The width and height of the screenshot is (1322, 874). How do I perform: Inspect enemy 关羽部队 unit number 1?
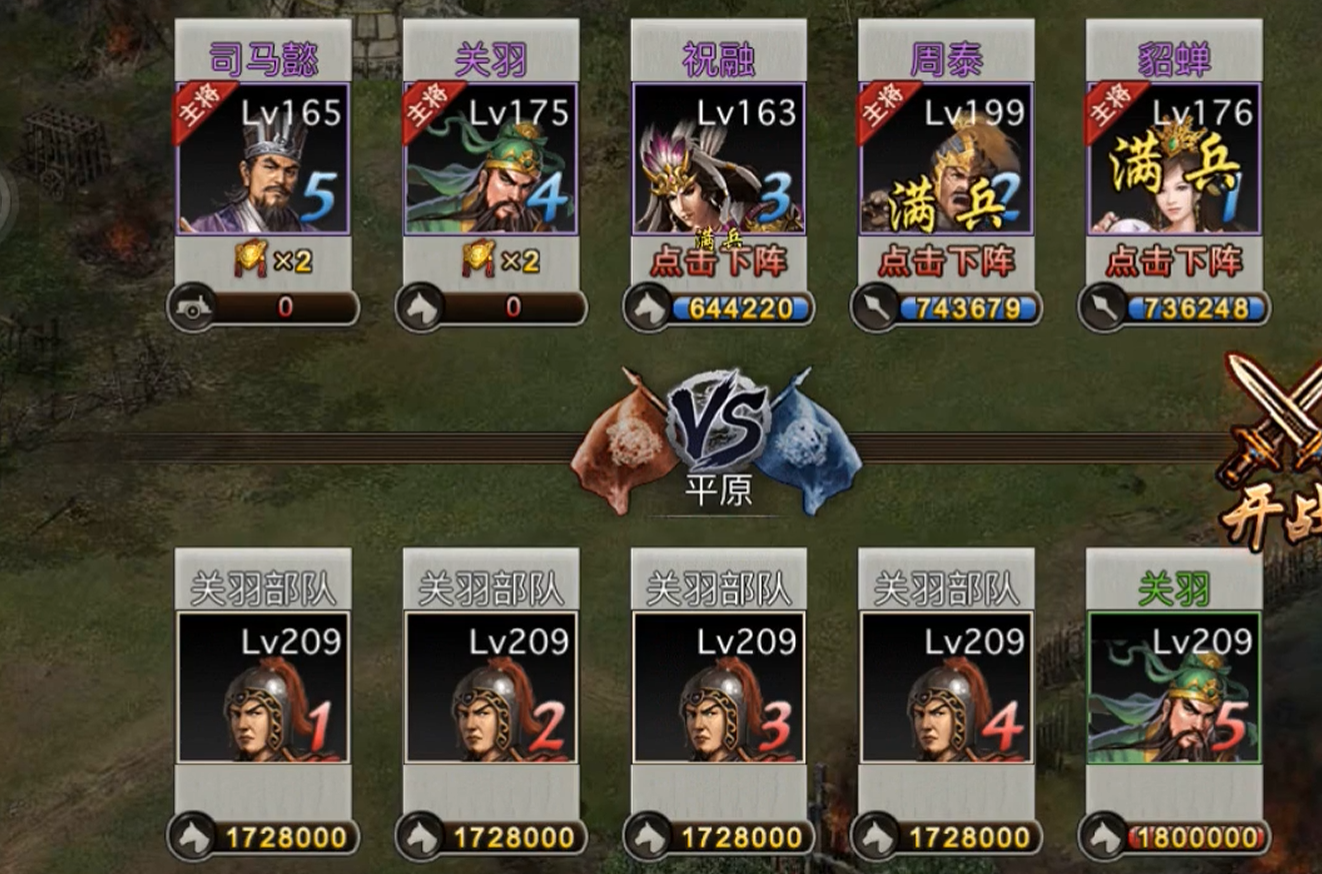263,687
